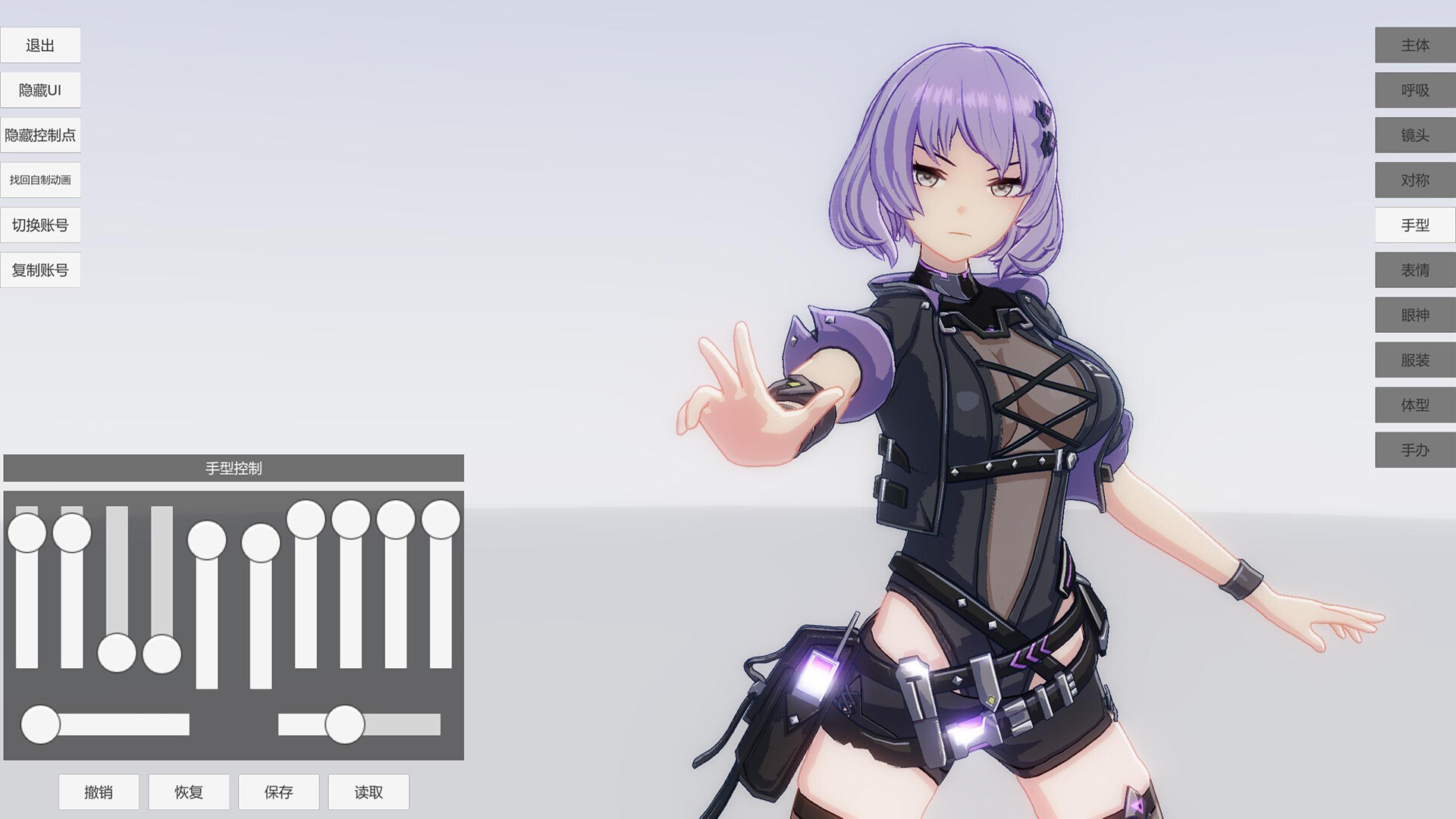1456x819 pixels.
Task: Select the 手办 (Figure) option
Action: [x=1414, y=450]
